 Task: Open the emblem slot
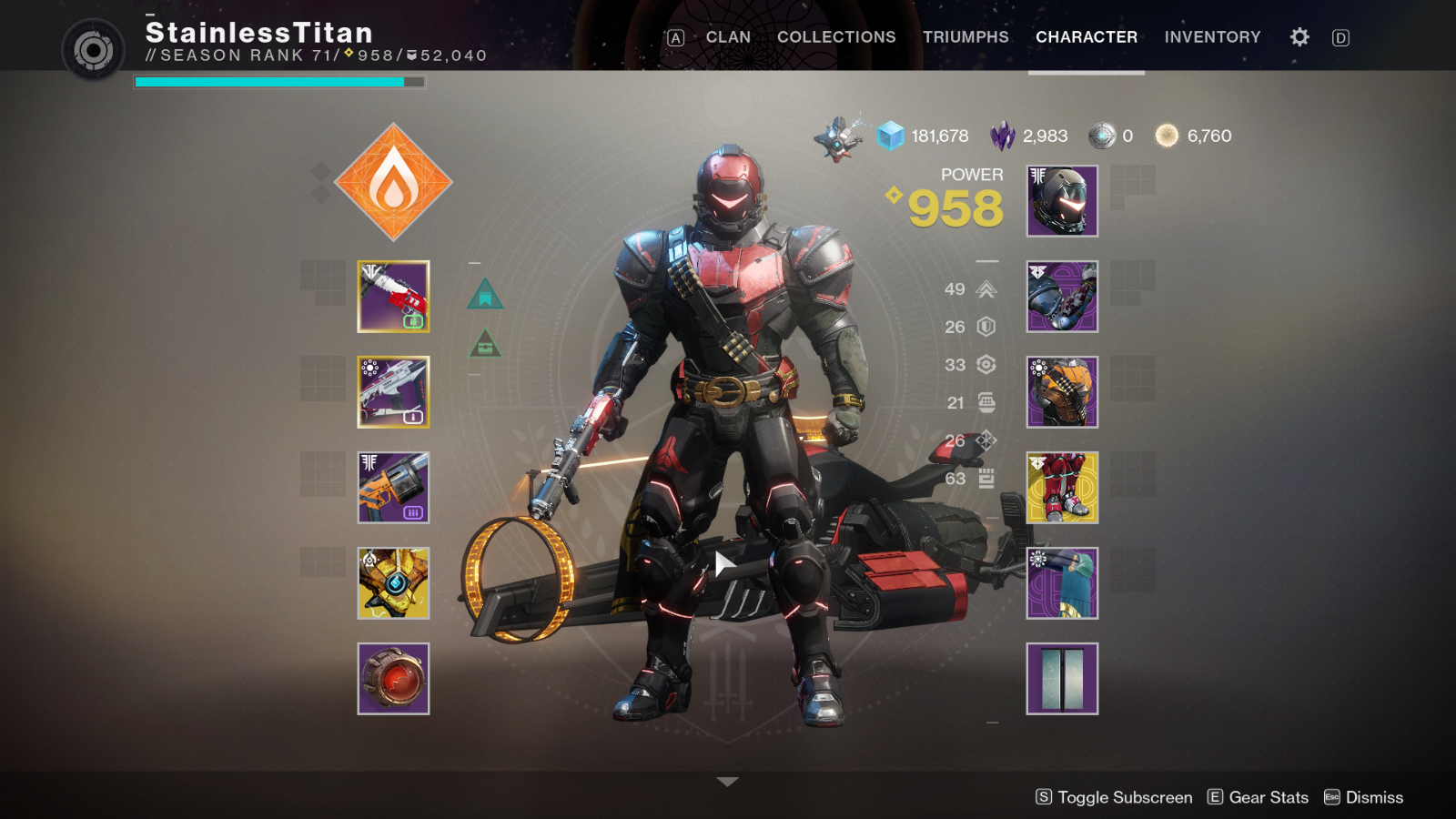coord(1062,679)
